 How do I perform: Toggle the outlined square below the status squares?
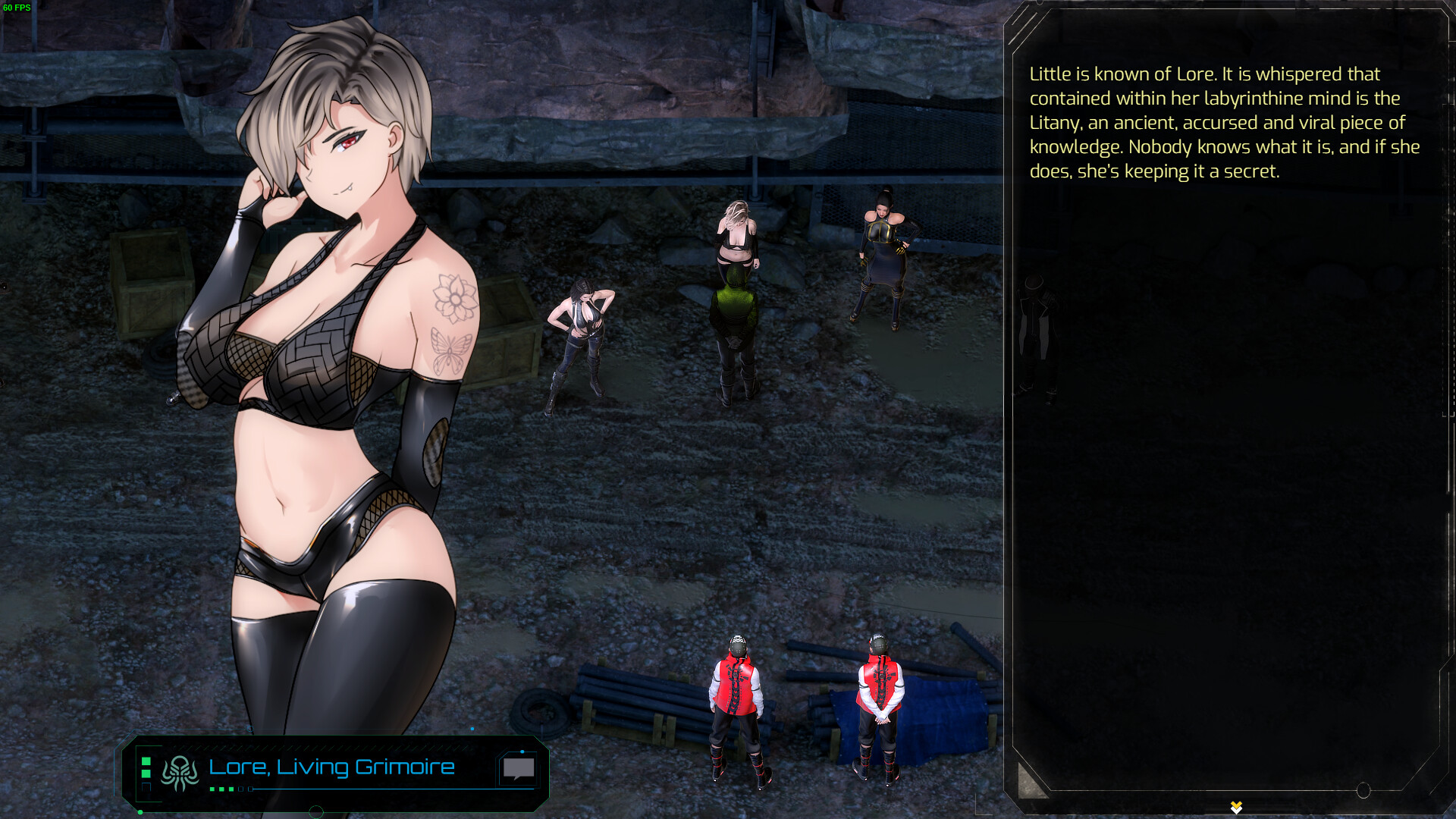(146, 787)
